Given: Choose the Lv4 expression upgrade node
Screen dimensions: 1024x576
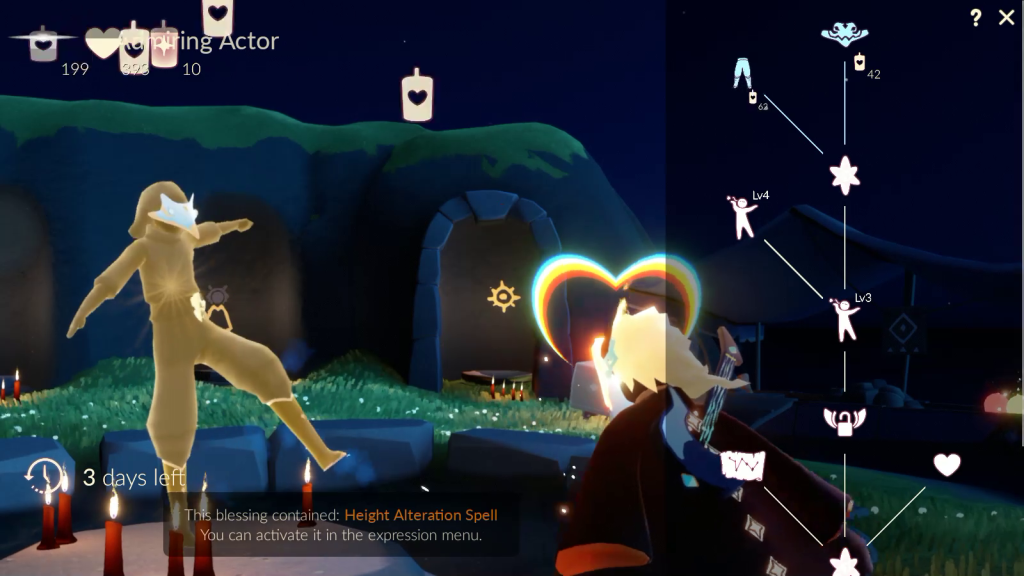Looking at the screenshot, I should point(743,217).
